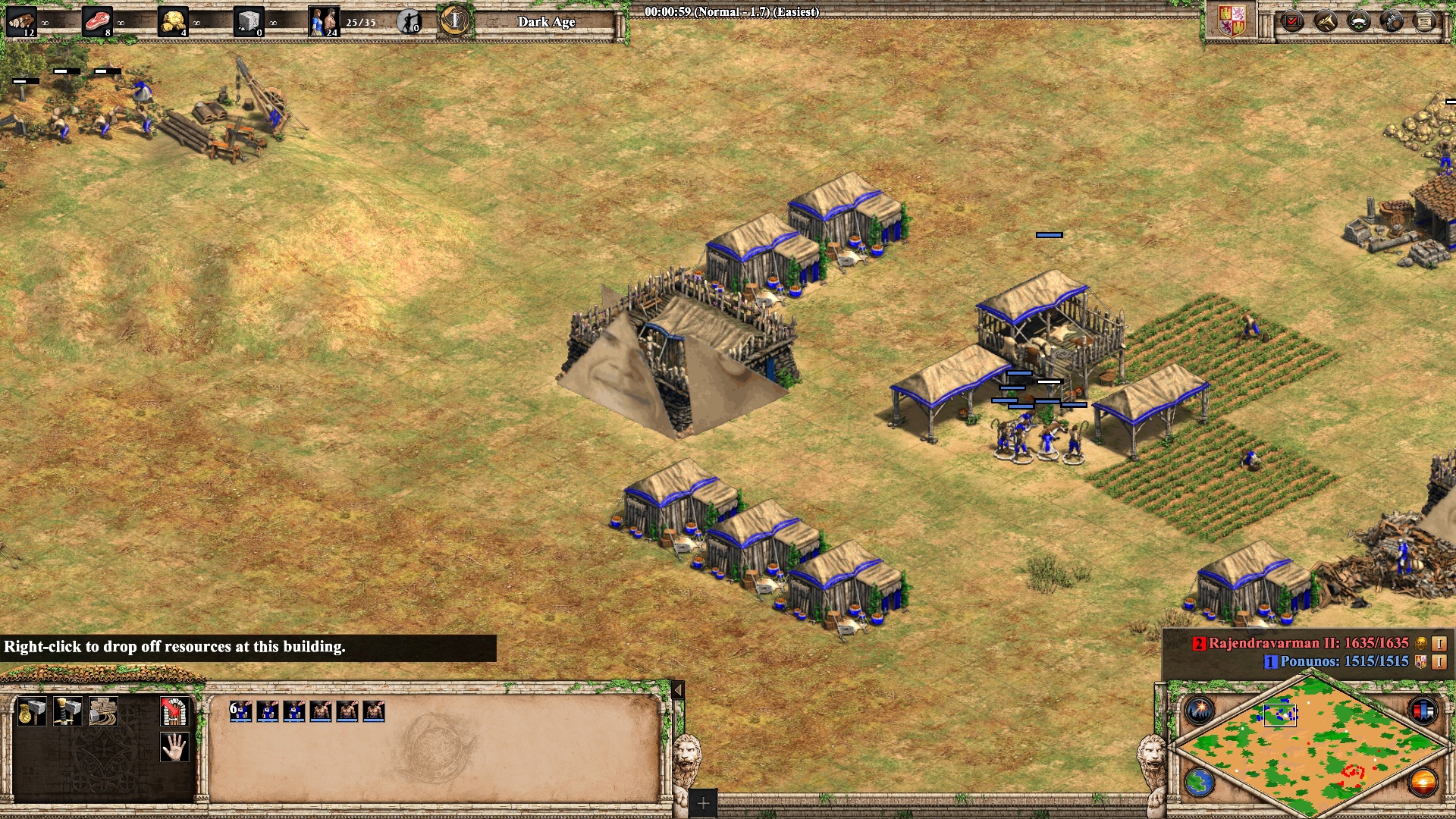The image size is (1456, 819).
Task: Open objectives with the red checkmark icon
Action: 1291,21
